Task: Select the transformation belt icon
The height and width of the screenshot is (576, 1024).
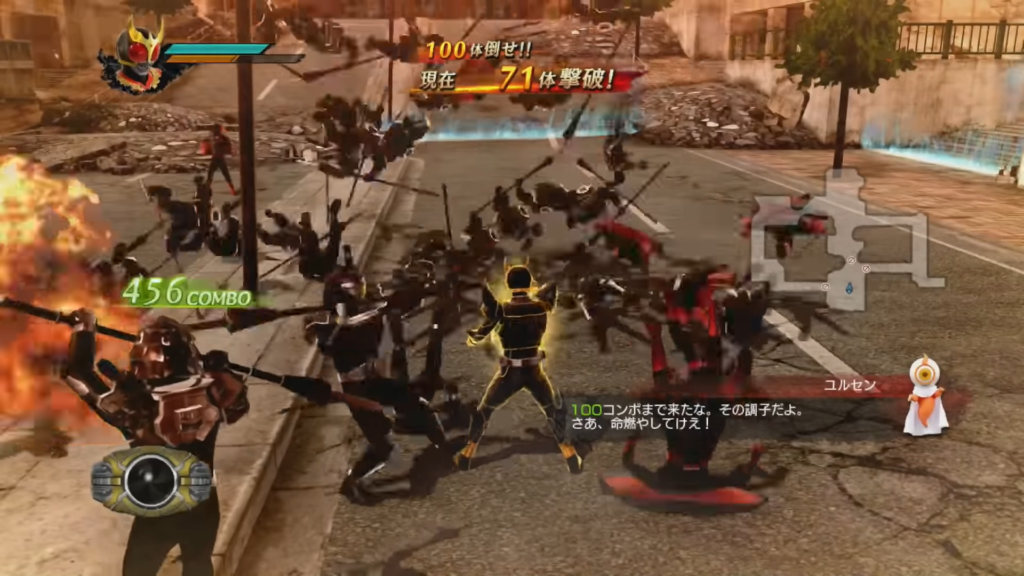Action: click(152, 481)
